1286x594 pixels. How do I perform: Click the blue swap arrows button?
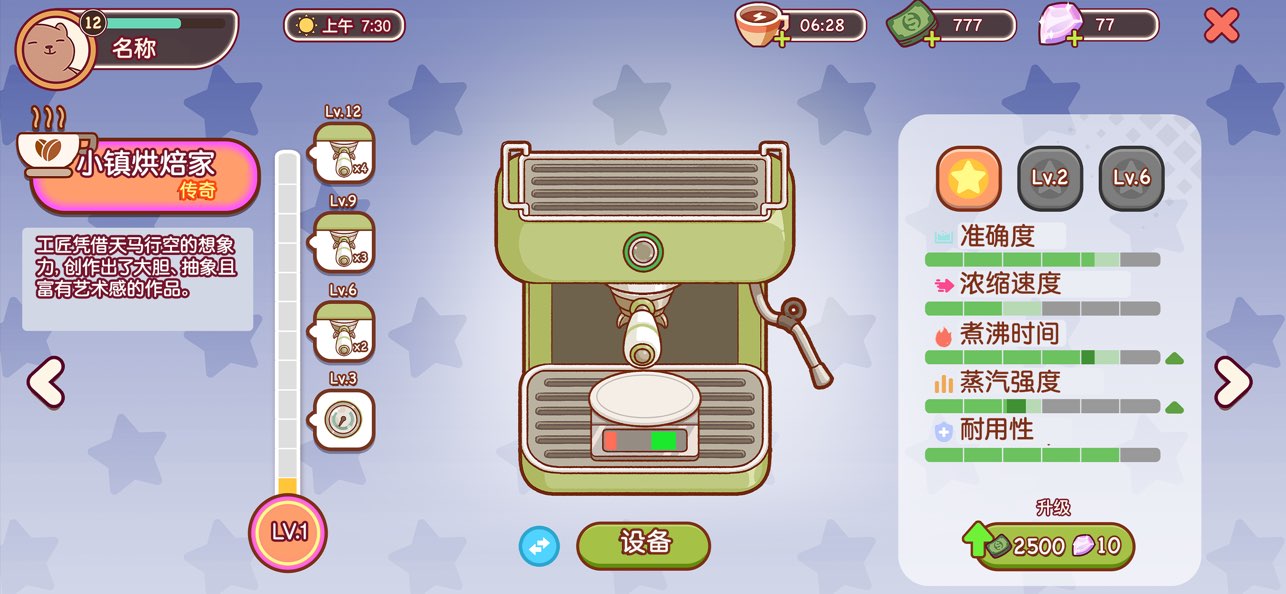(x=539, y=546)
